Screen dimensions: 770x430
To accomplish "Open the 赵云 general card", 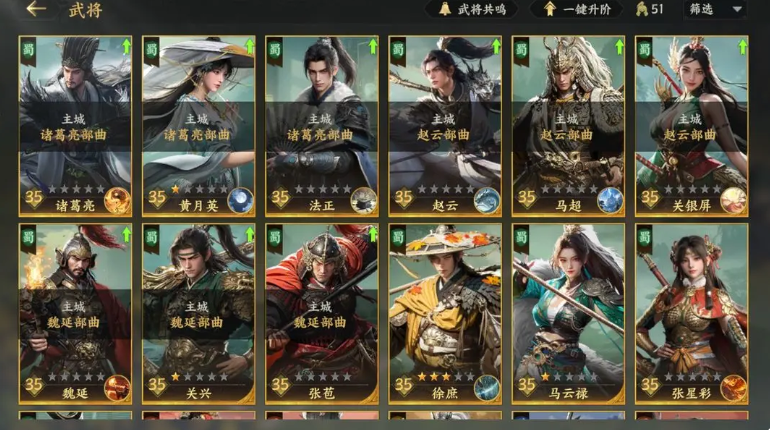I will pos(444,125).
